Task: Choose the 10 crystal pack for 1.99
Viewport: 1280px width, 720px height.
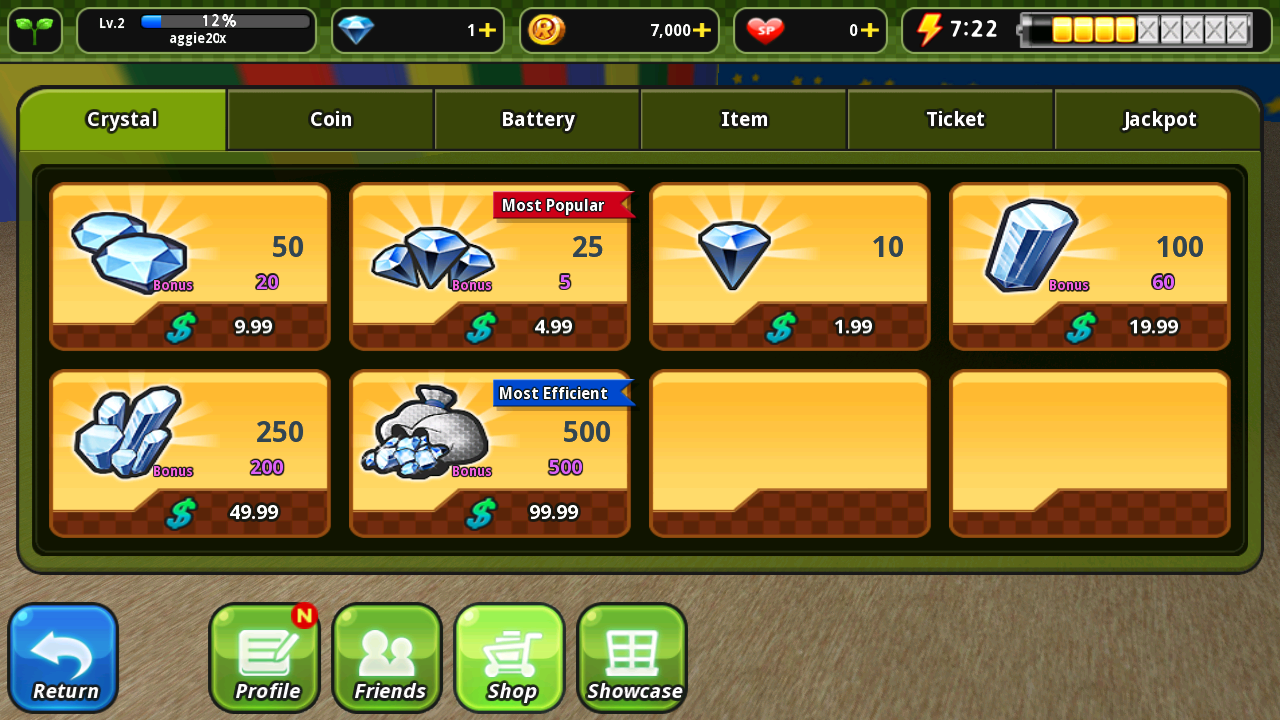Action: (x=790, y=266)
